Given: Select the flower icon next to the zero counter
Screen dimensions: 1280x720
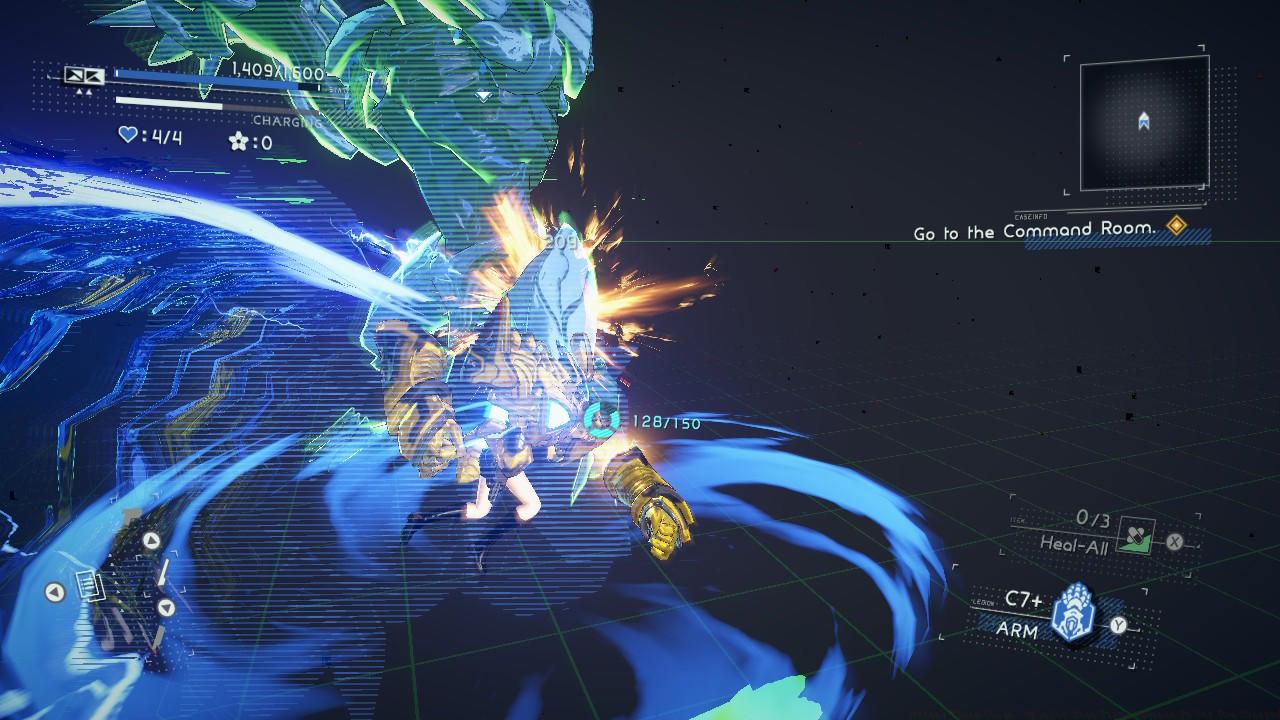Looking at the screenshot, I should pyautogui.click(x=239, y=142).
